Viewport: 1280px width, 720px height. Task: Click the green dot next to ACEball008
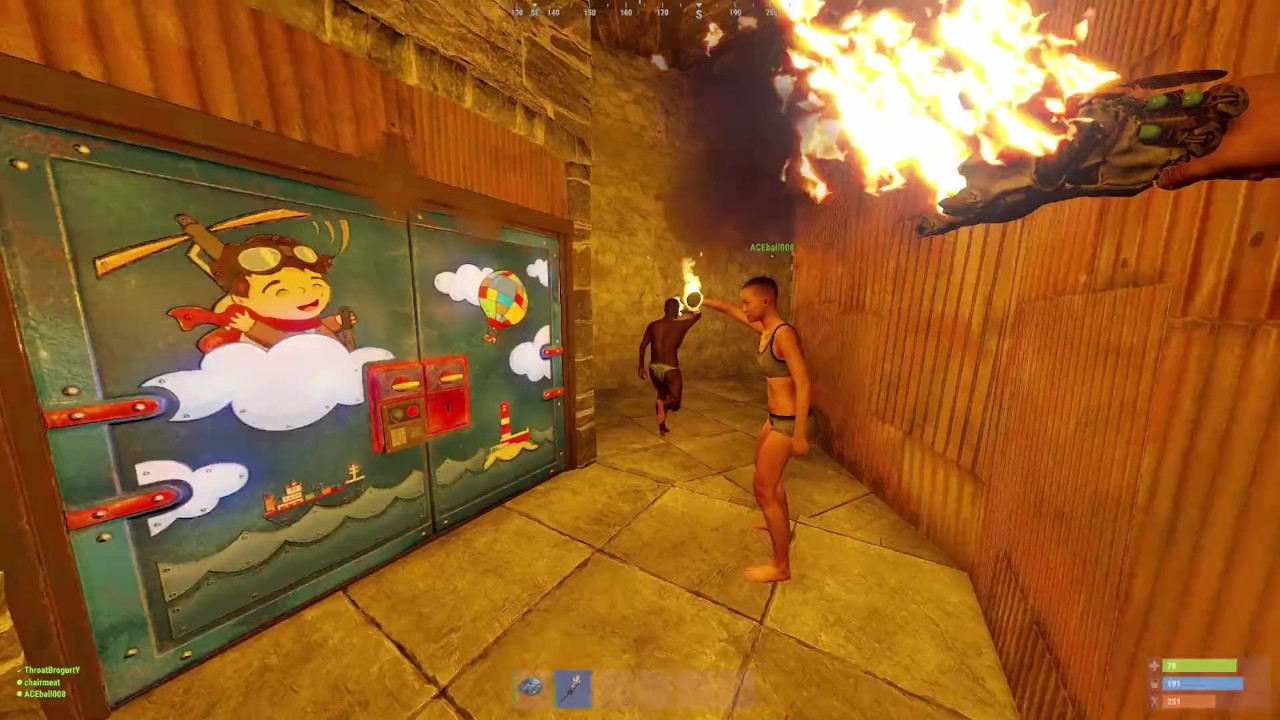tap(20, 695)
